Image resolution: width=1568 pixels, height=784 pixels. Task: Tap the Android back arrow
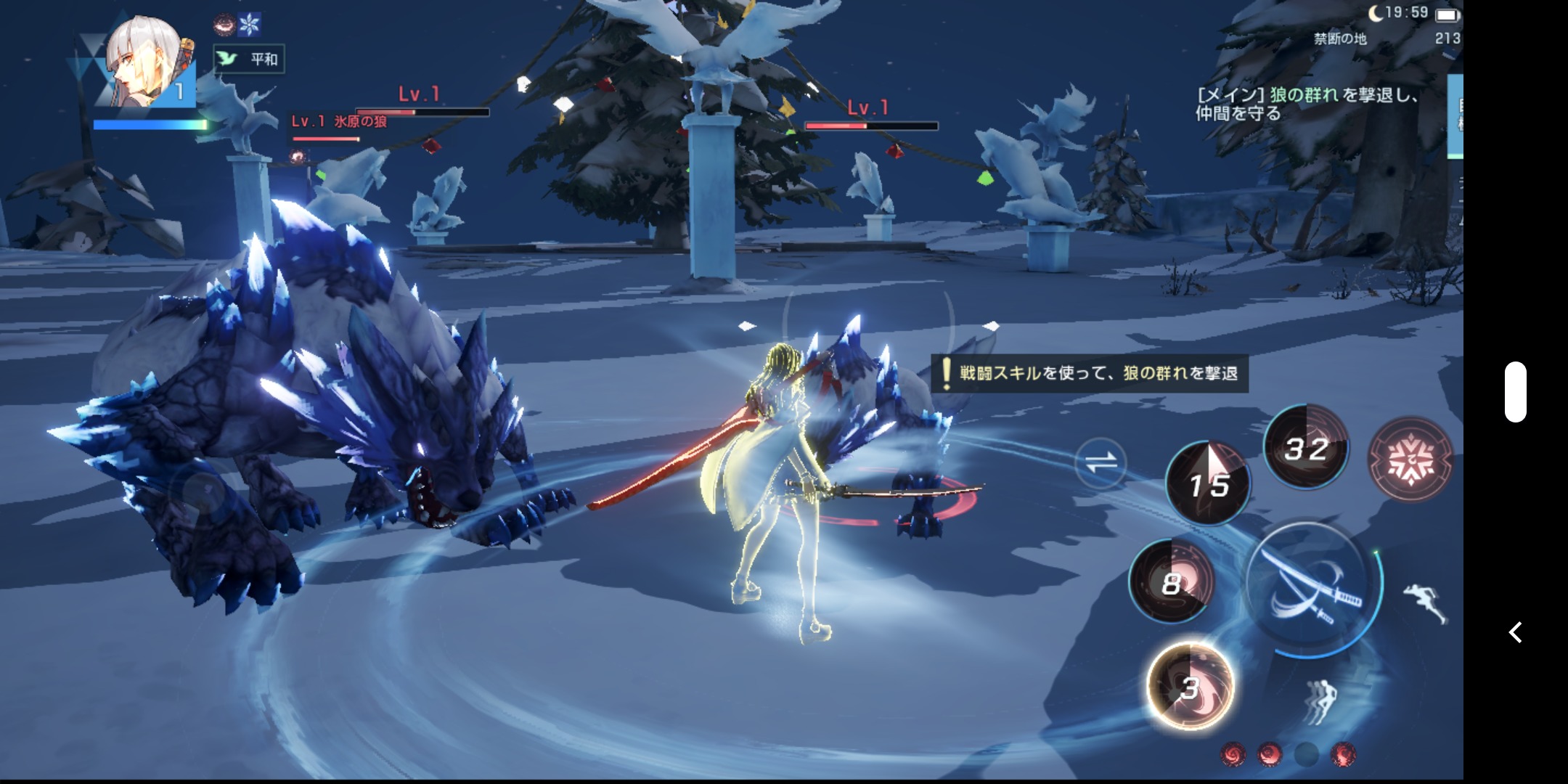(1515, 632)
